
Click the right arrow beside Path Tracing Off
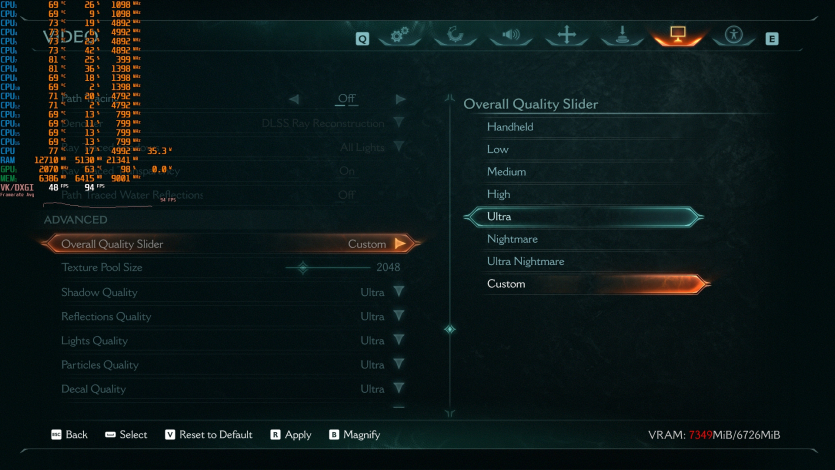(400, 99)
